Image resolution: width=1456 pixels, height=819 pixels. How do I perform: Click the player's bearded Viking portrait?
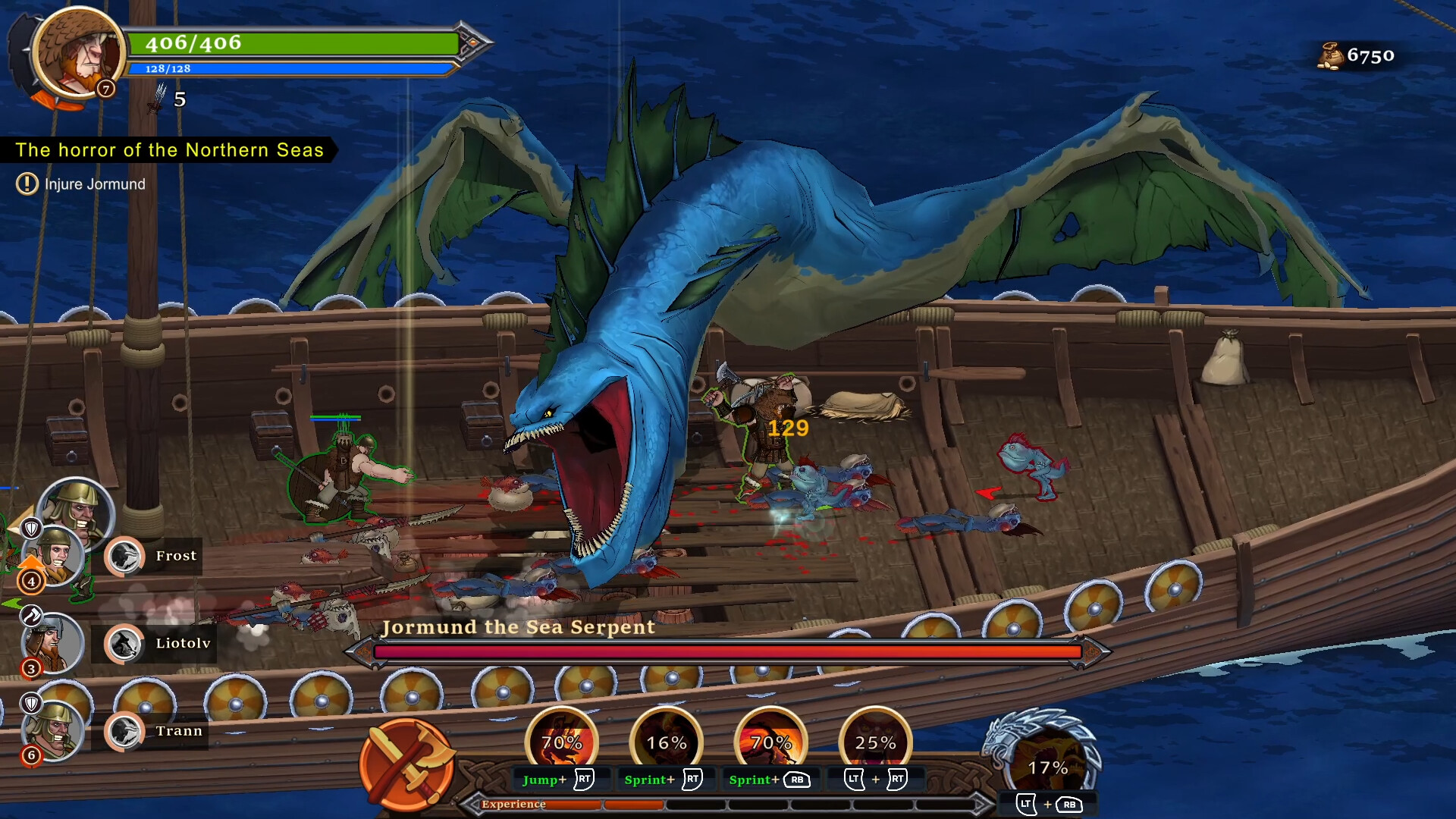tap(78, 53)
